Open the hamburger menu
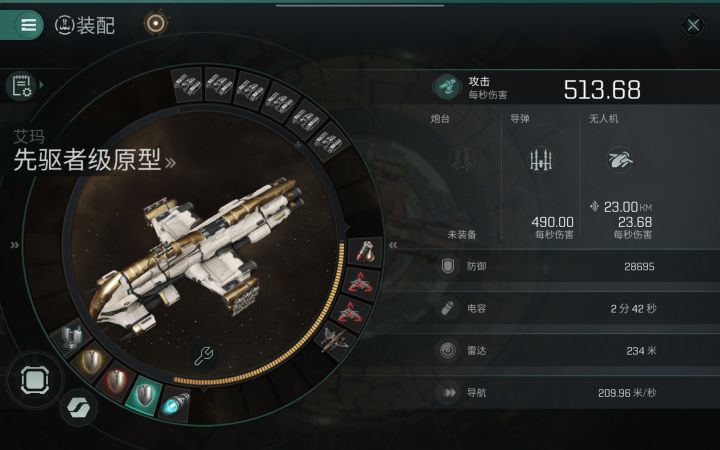The width and height of the screenshot is (720, 450). point(28,25)
